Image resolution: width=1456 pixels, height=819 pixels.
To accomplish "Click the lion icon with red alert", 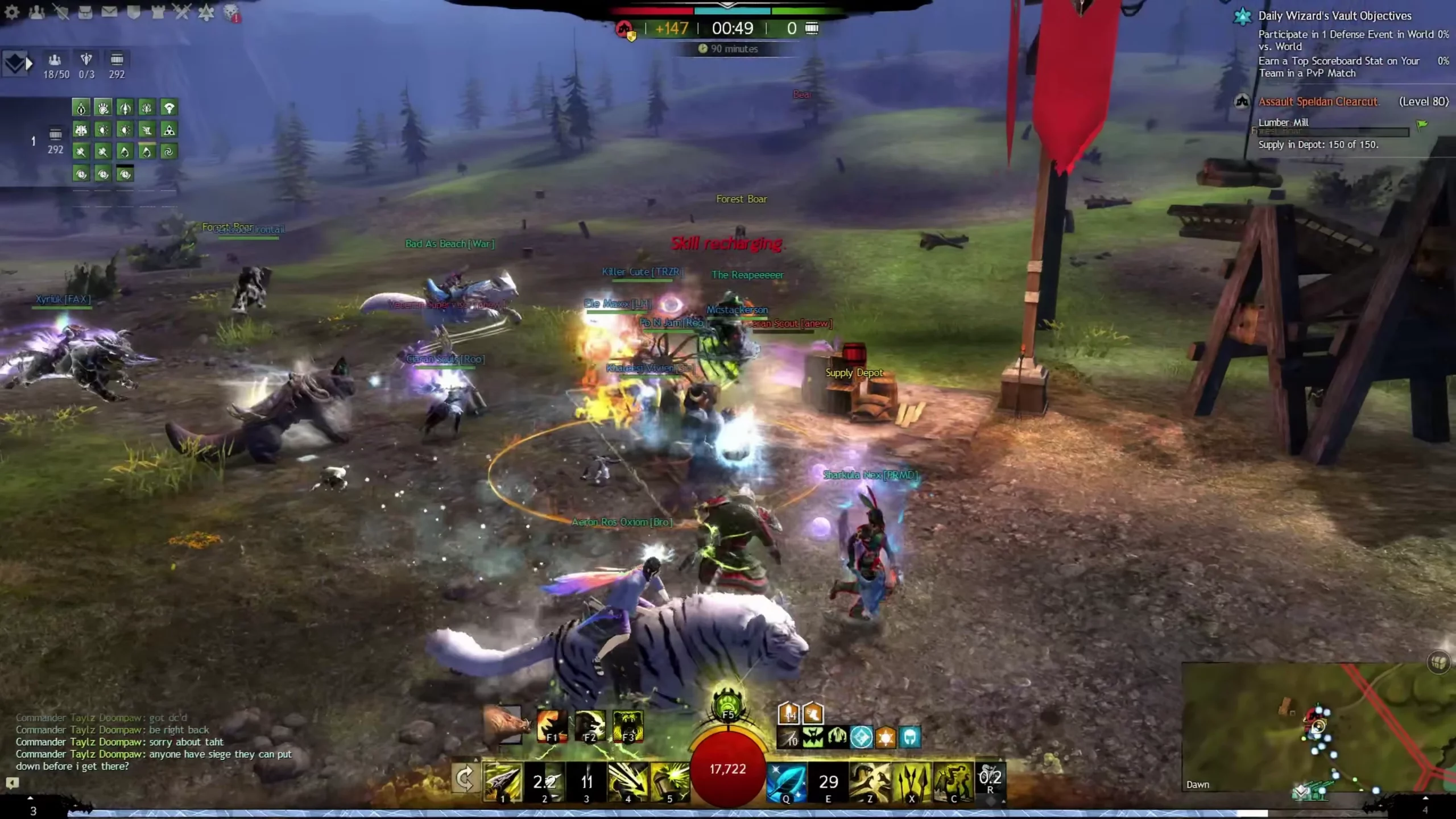I will [x=231, y=13].
